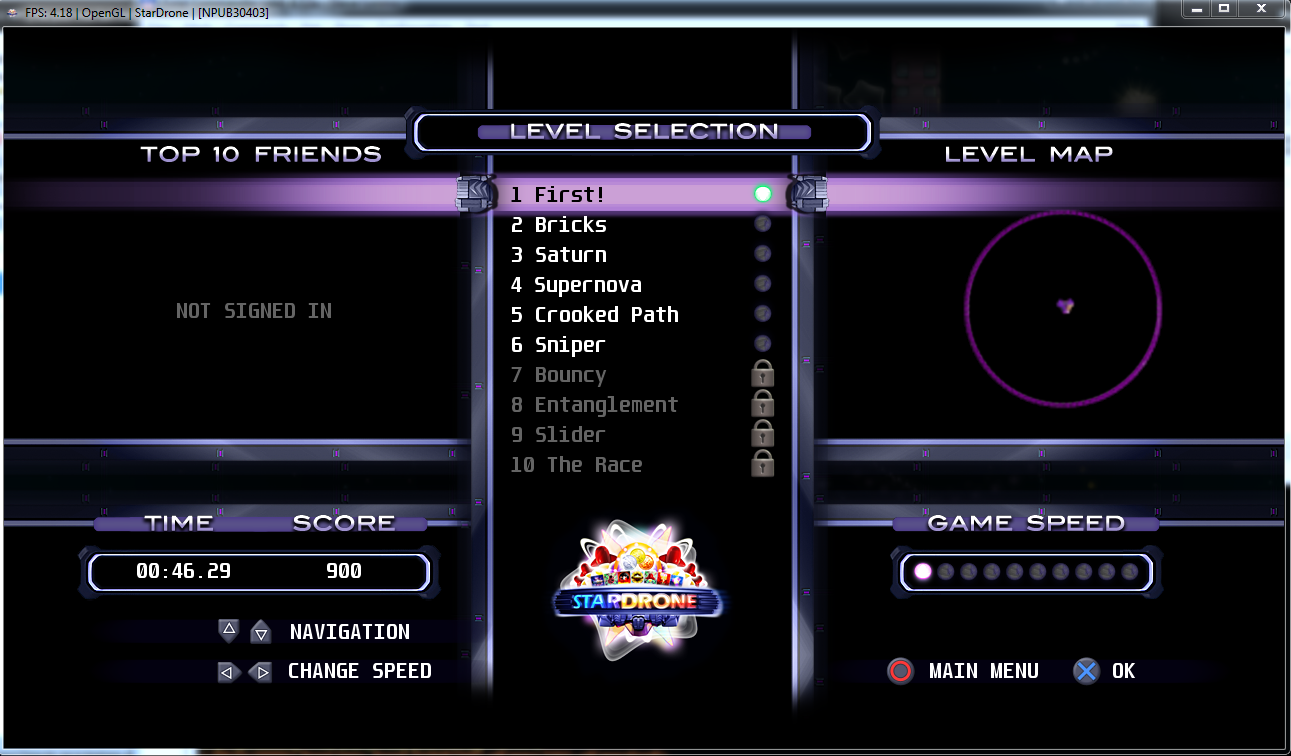Click the locked Bouncy level

click(570, 375)
